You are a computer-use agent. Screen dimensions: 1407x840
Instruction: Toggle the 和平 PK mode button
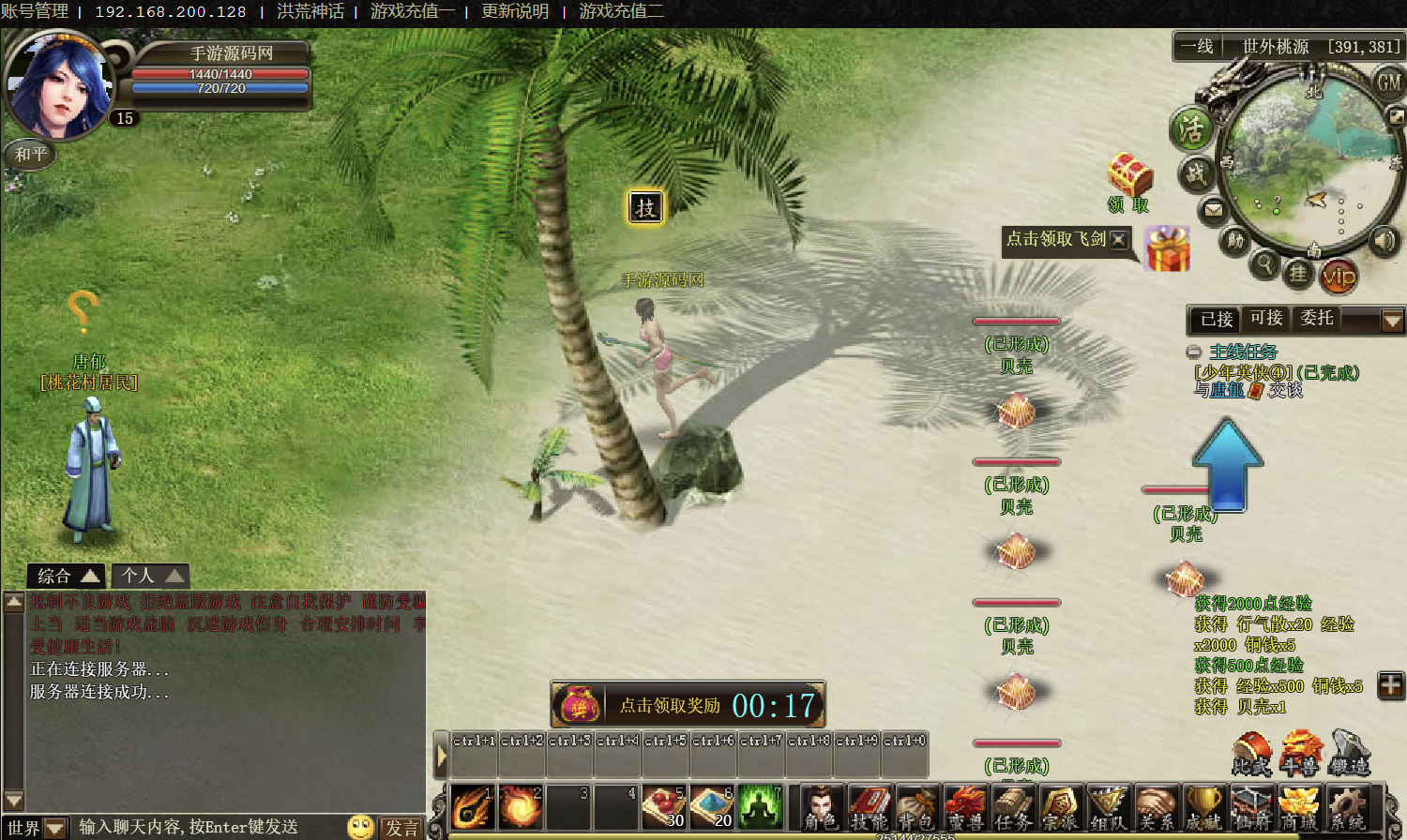31,154
